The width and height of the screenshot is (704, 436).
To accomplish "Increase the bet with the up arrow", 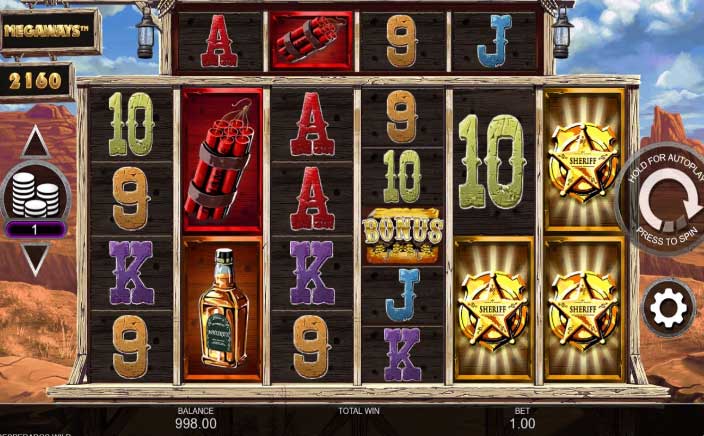I will [35, 142].
